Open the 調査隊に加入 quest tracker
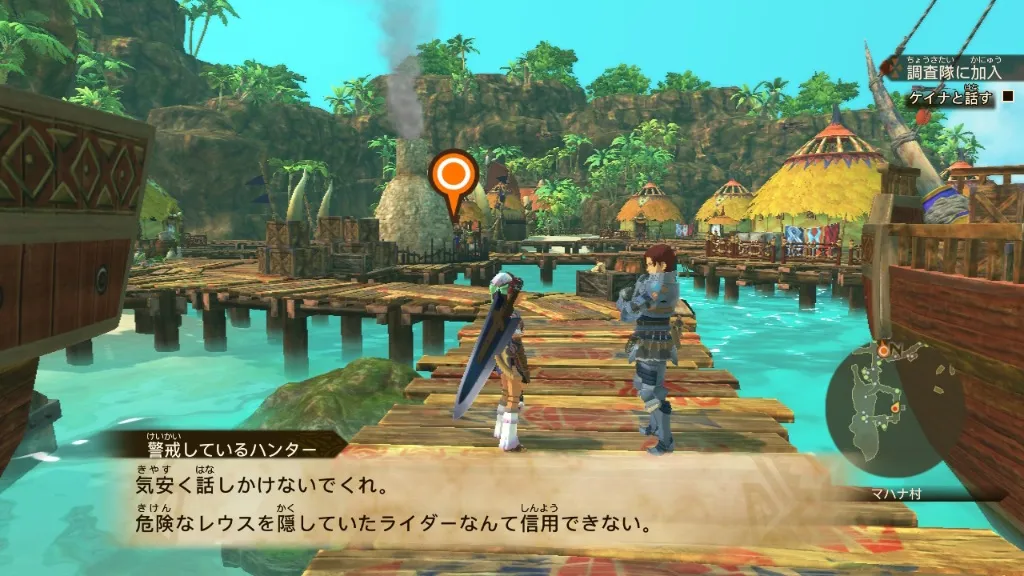 pos(953,72)
